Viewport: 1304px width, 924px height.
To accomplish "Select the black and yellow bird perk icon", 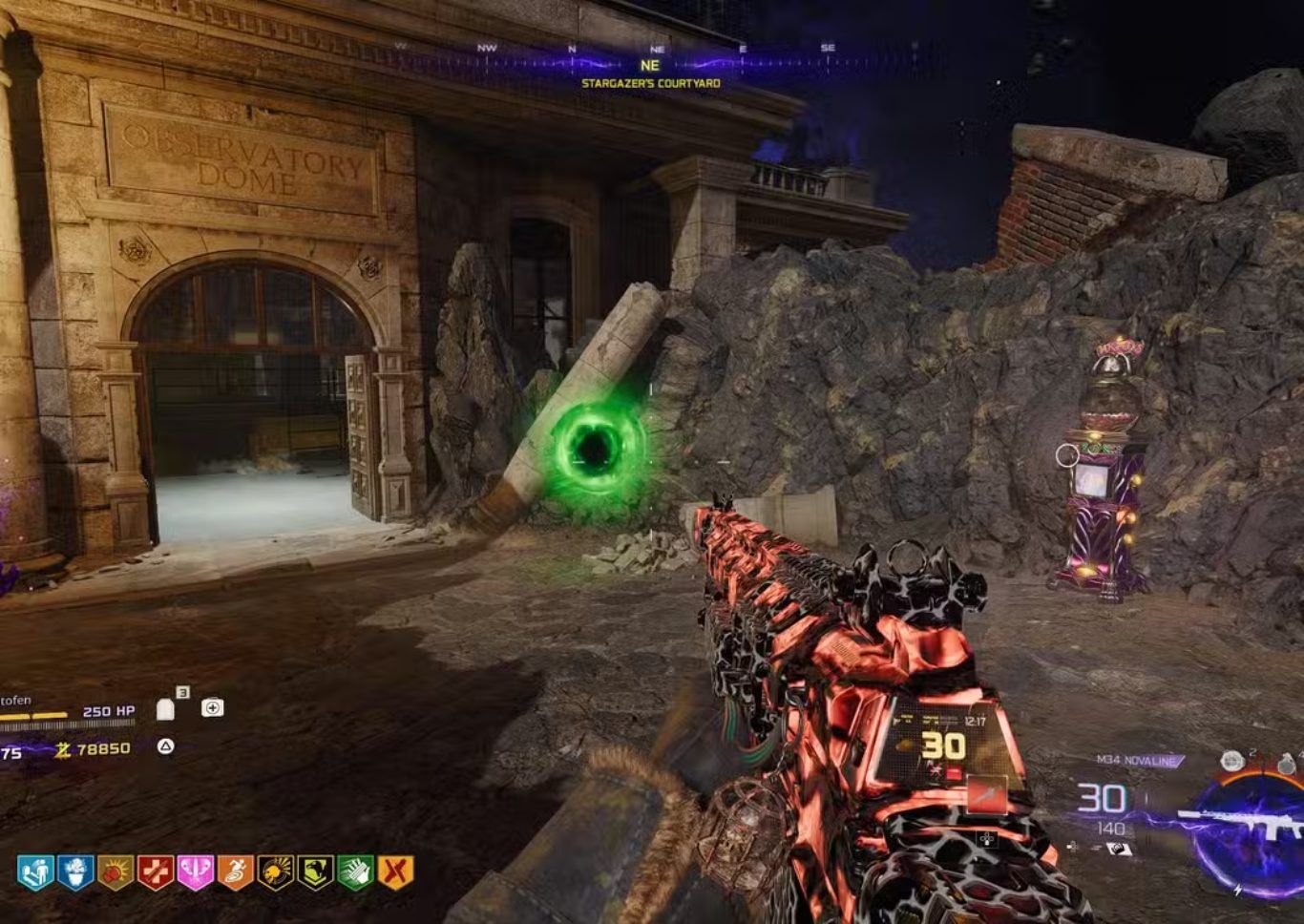I will click(x=315, y=872).
